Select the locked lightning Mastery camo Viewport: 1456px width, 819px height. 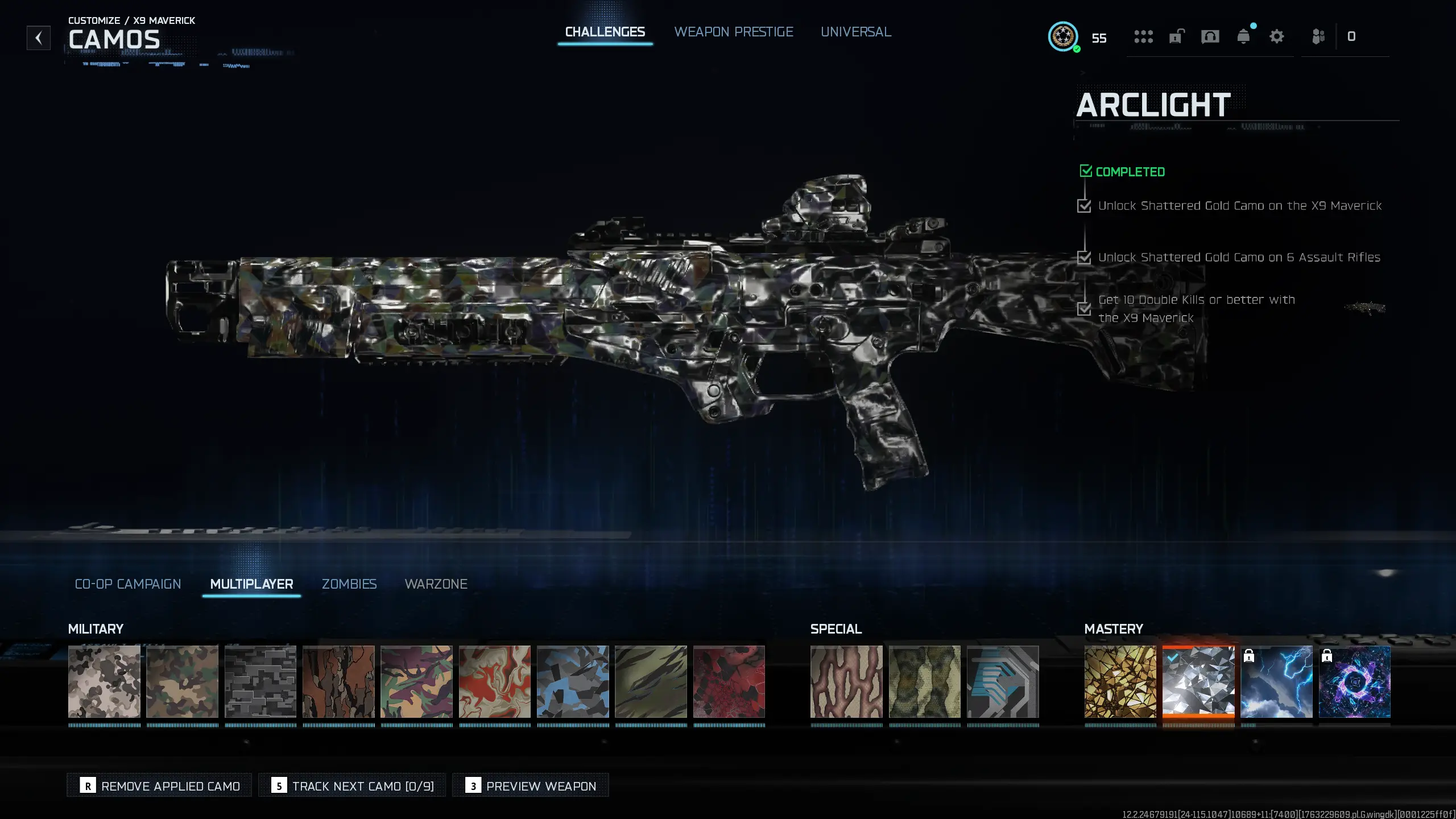pos(1277,681)
